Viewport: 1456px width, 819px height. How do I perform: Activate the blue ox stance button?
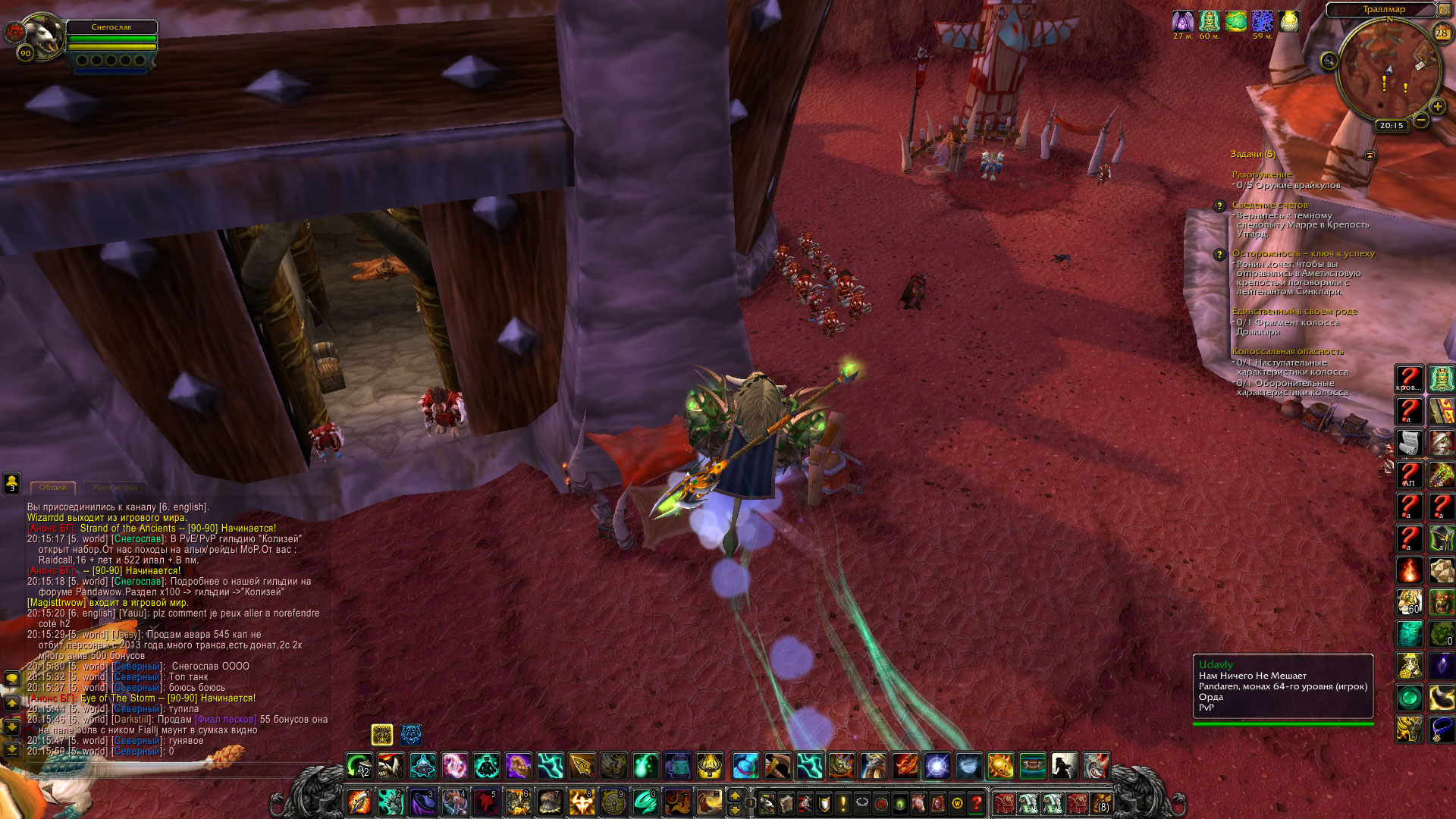point(411,734)
